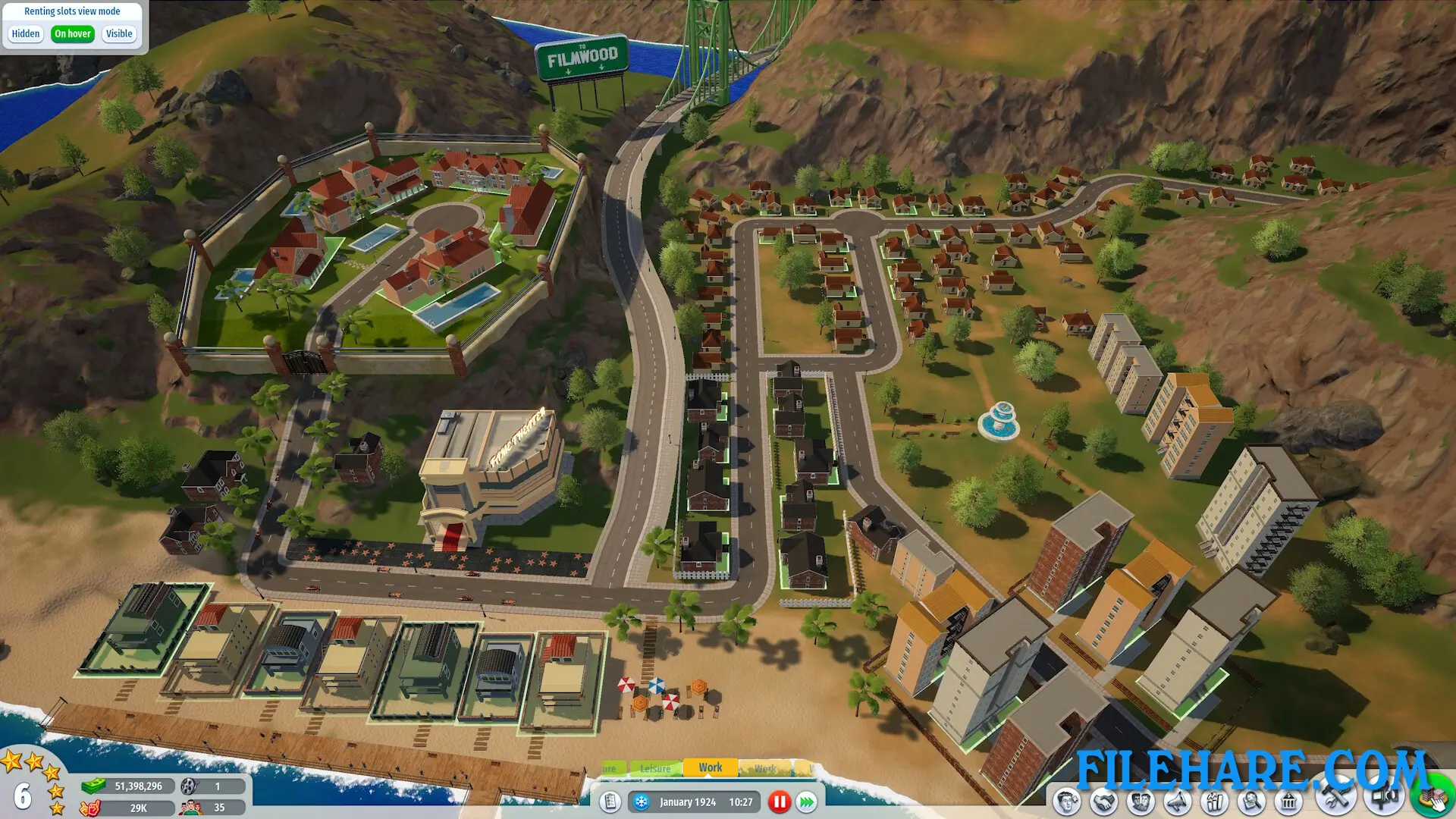The height and width of the screenshot is (819, 1456).
Task: Select the highlighted Work schedule tab
Action: (710, 767)
